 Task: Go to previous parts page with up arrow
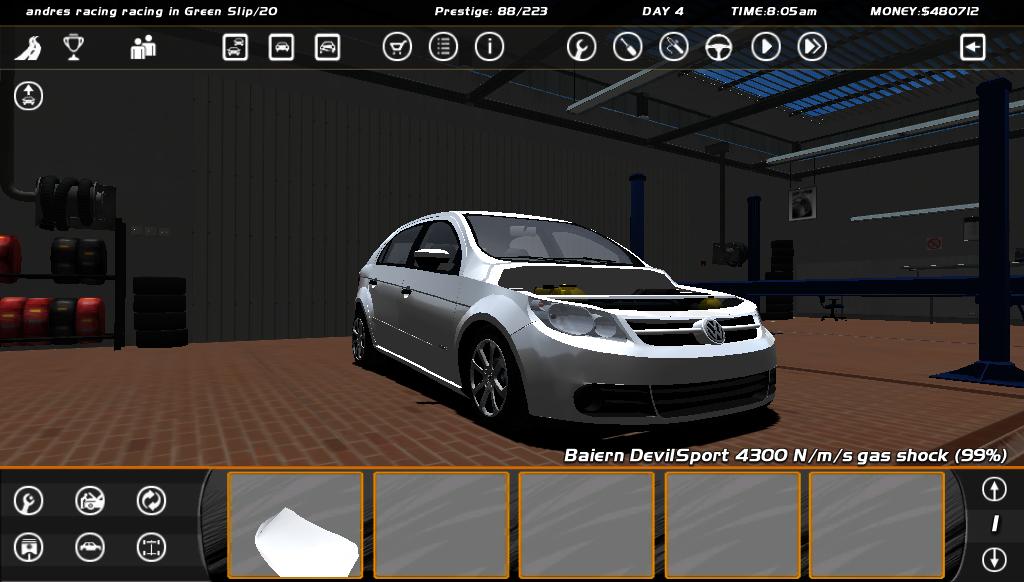pos(993,489)
